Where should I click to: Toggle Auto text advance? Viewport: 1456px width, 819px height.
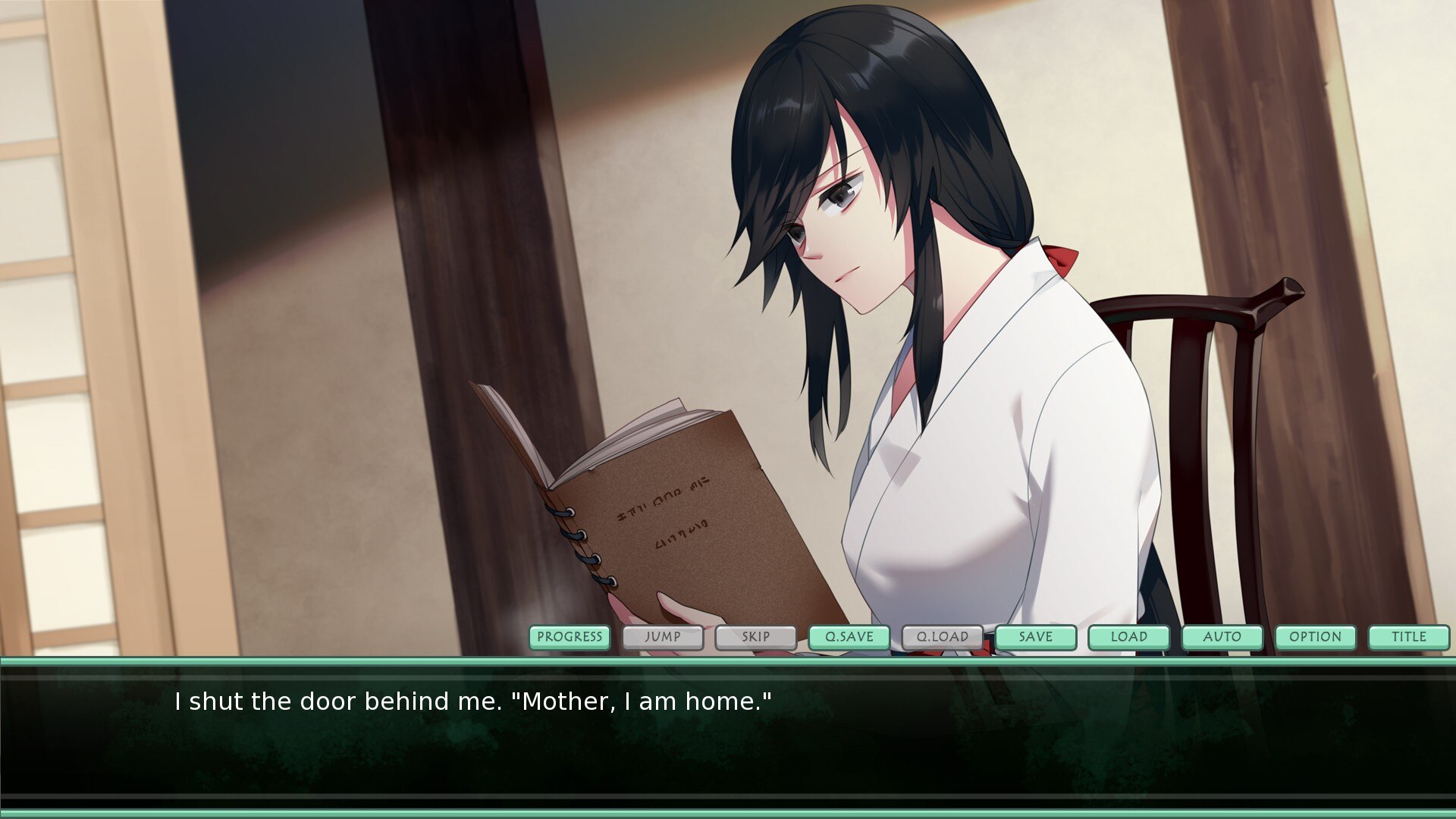point(1222,637)
